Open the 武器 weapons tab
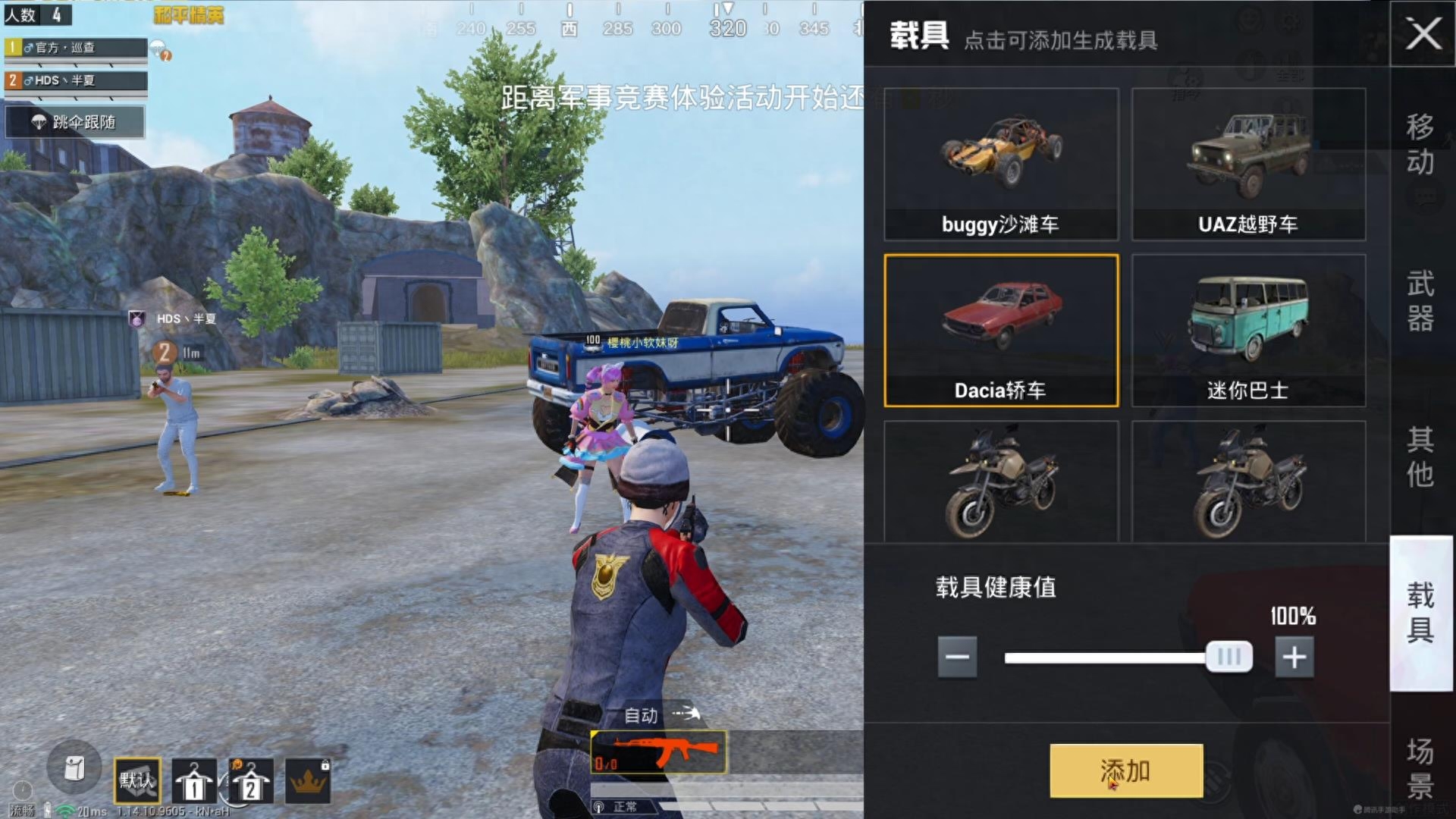 [1420, 301]
